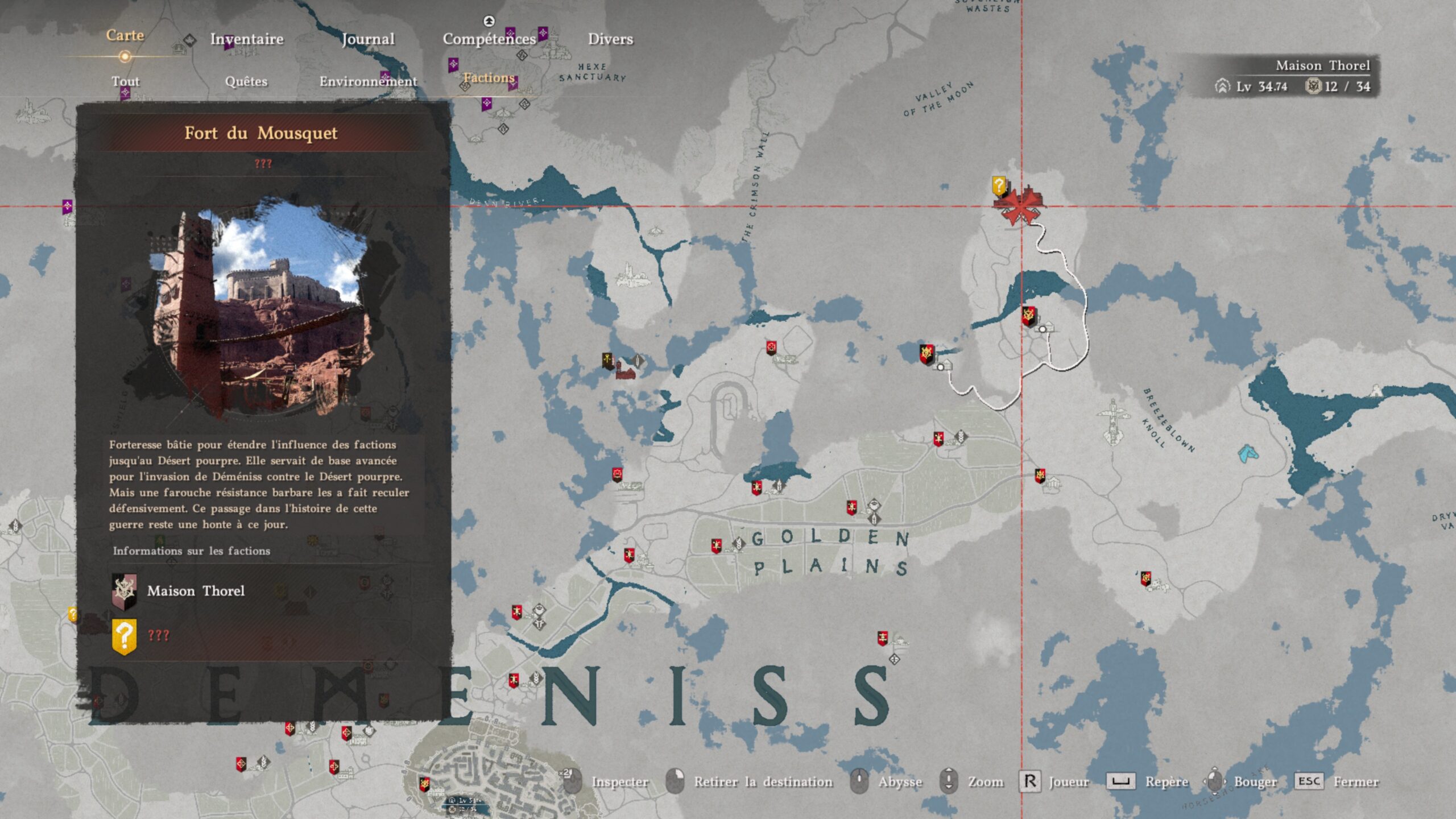Select the yellow question mark map marker
Screen dimensions: 1456x819
(x=999, y=186)
